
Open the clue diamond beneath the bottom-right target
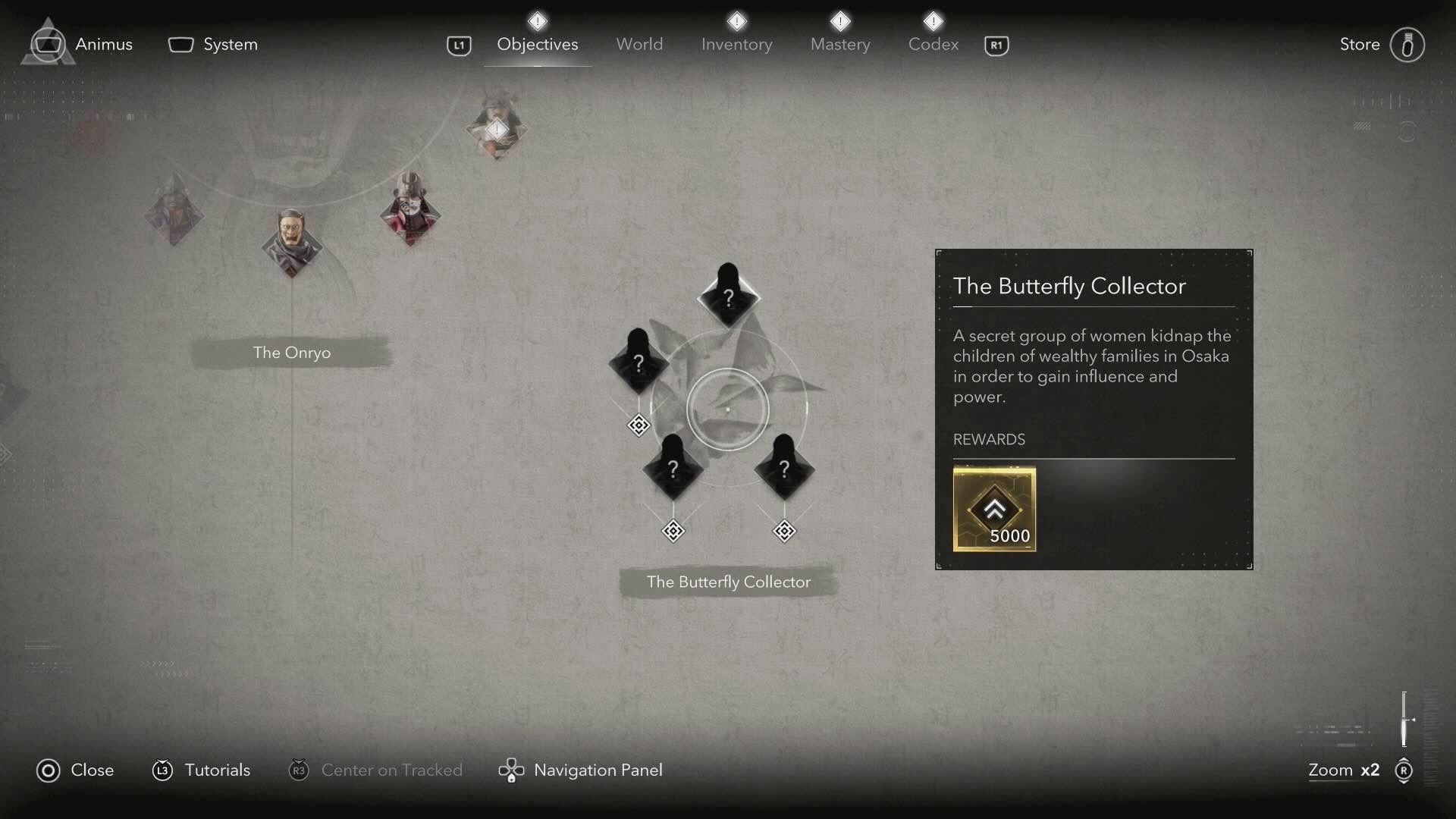[x=784, y=531]
